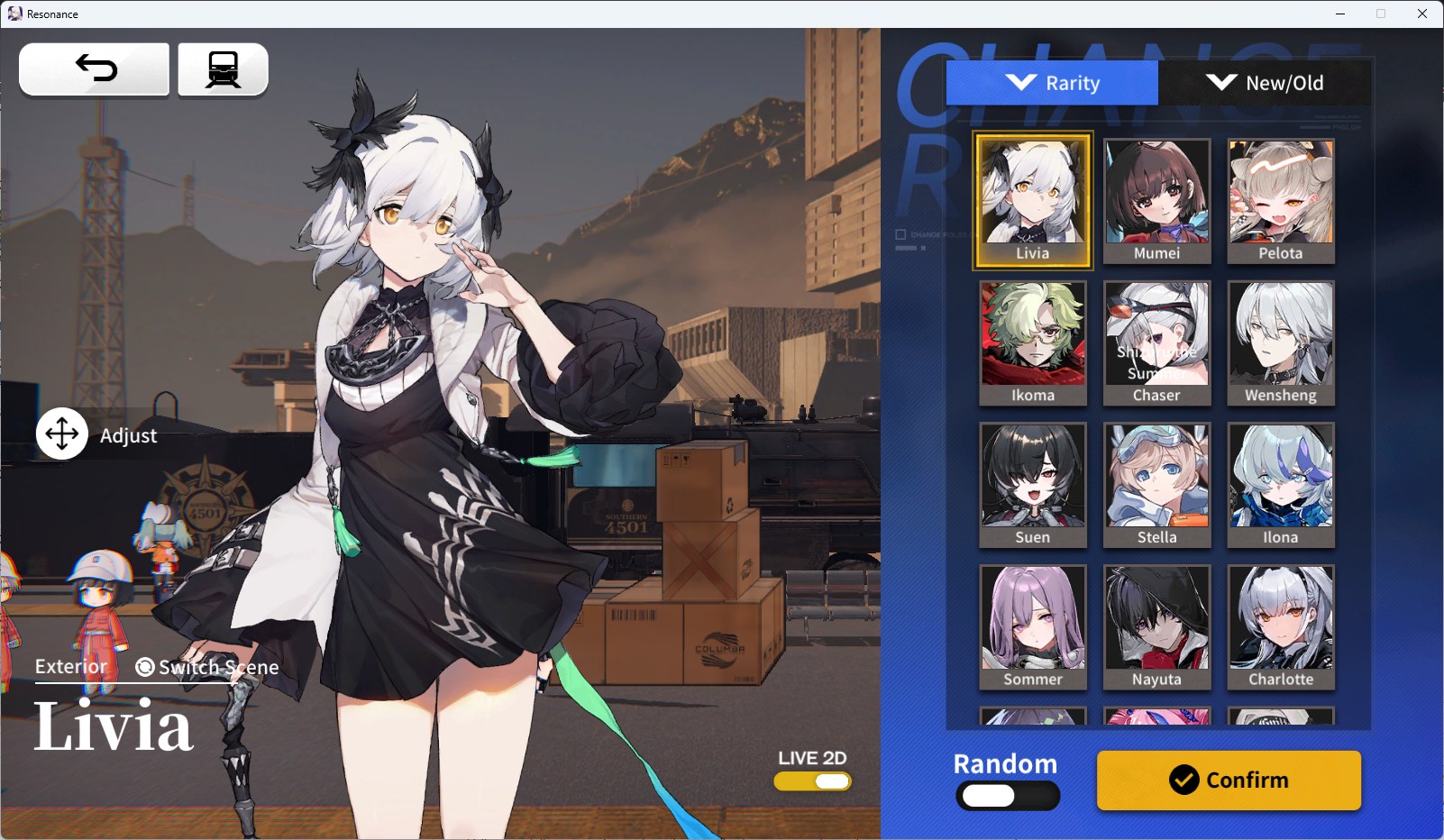Viewport: 1444px width, 840px height.
Task: Select Livia's portrait
Action: click(x=1033, y=200)
